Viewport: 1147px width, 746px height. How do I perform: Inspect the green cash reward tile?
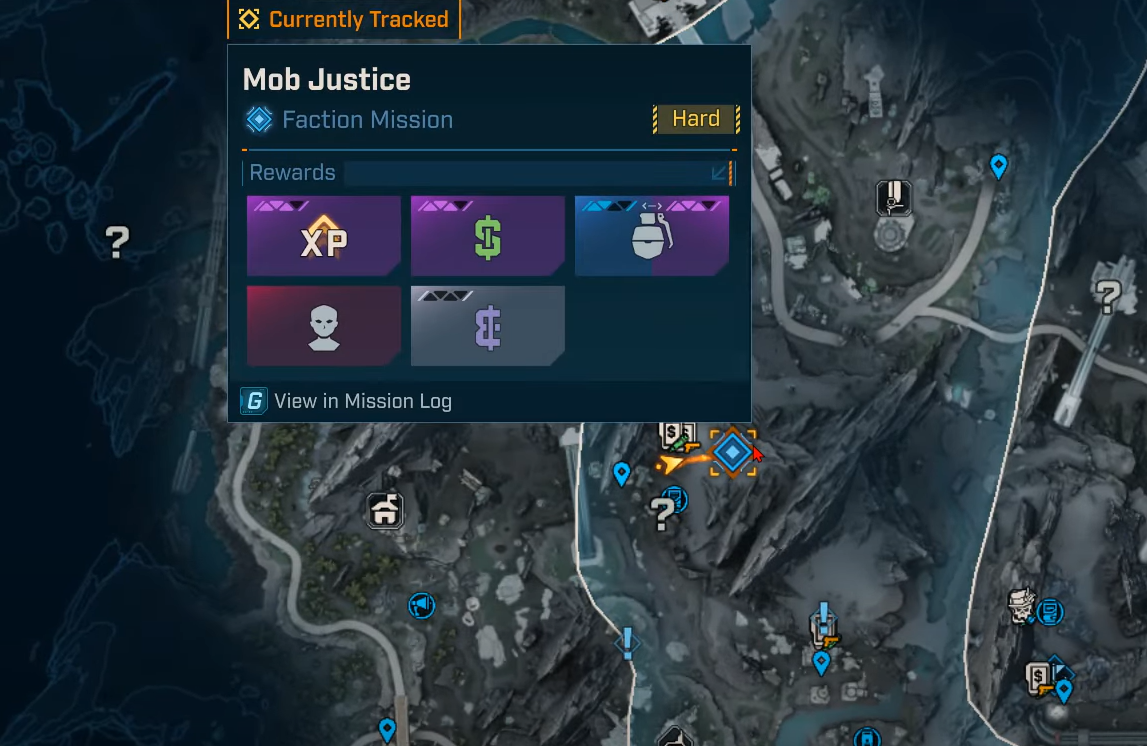click(487, 236)
